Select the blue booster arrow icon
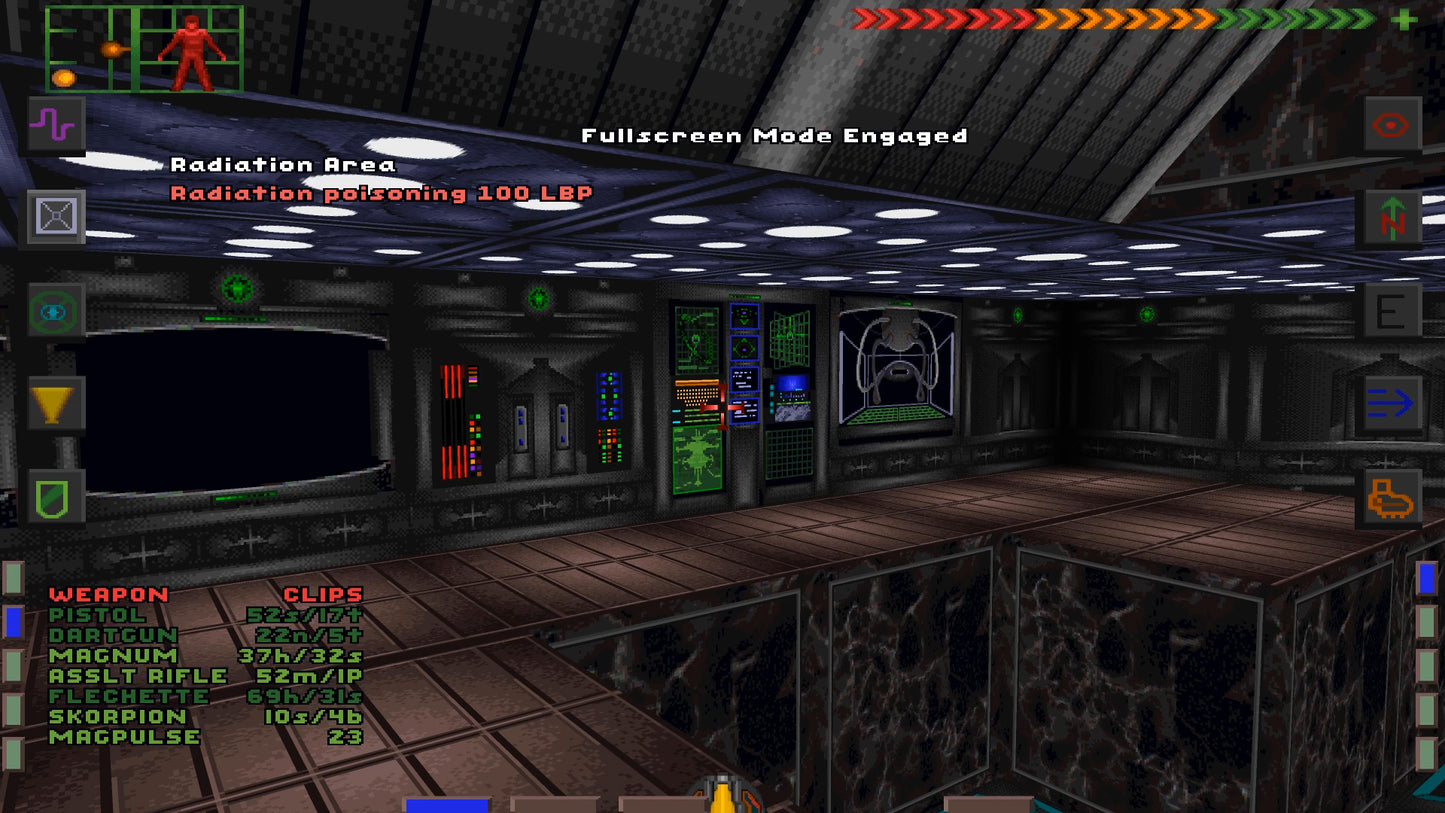Screen dimensions: 1445x813 point(1390,400)
